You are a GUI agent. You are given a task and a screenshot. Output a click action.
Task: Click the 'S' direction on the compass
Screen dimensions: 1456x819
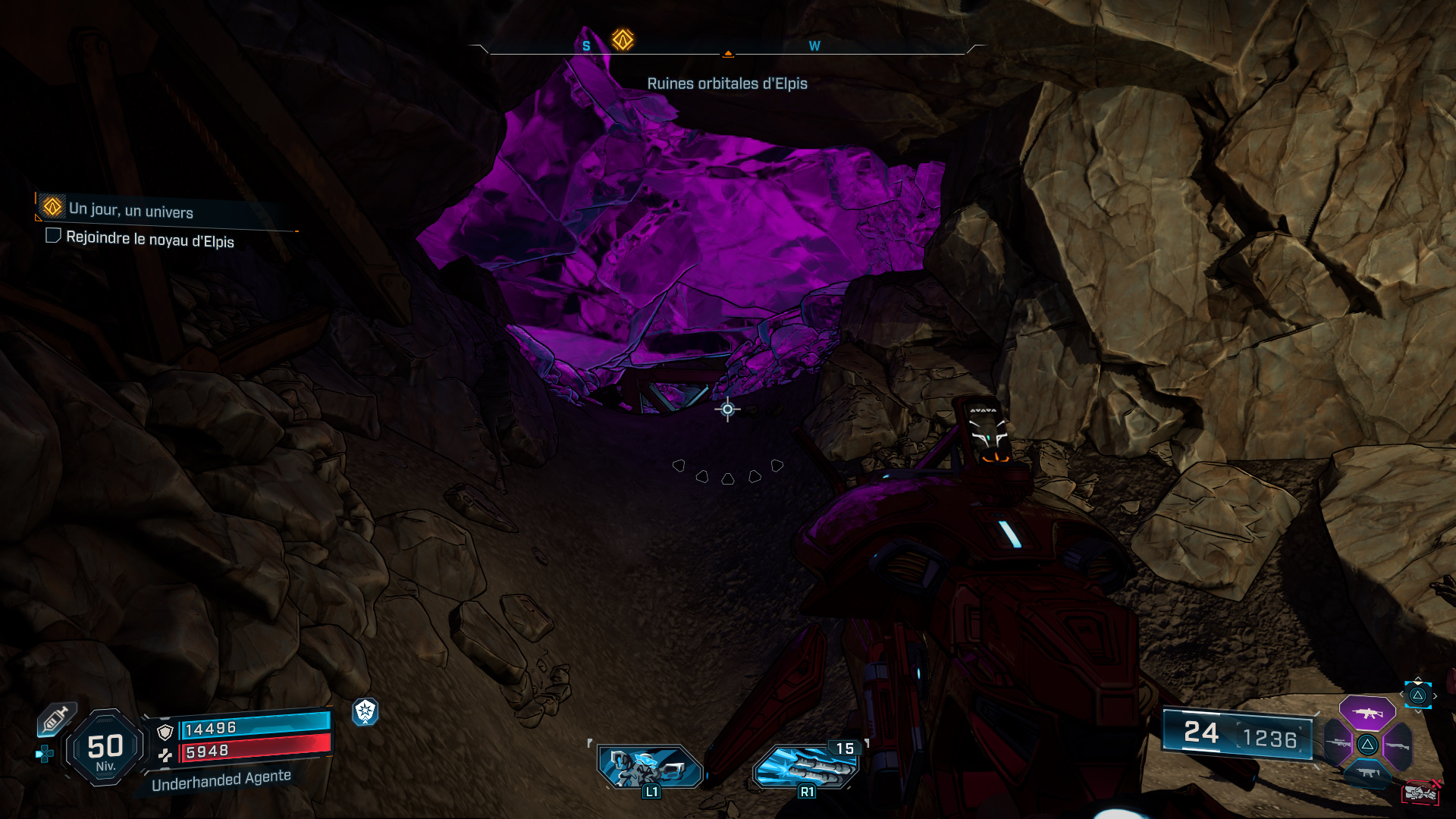[585, 46]
